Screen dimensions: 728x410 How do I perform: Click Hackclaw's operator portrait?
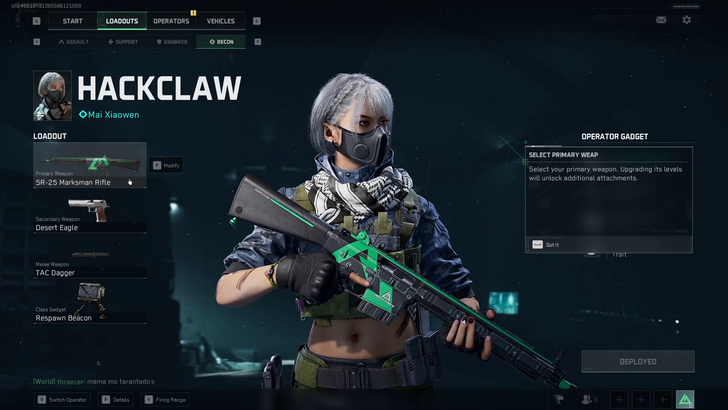point(52,95)
